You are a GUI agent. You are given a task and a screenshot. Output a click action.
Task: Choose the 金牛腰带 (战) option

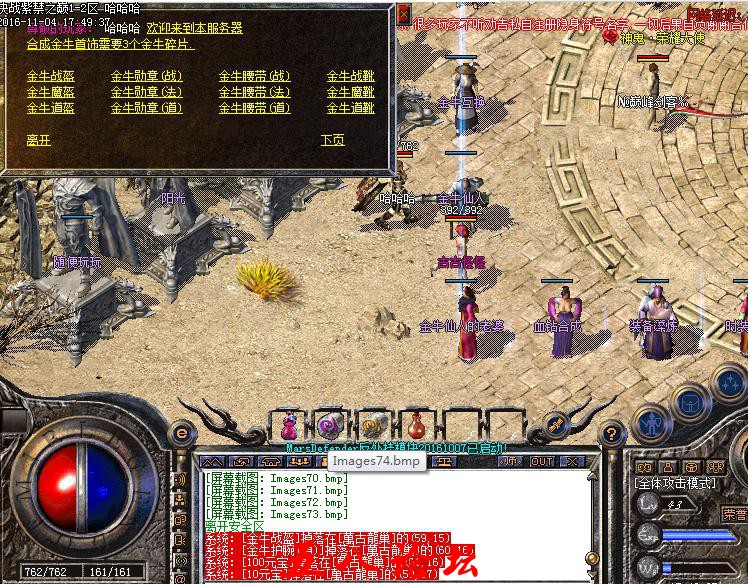(254, 76)
